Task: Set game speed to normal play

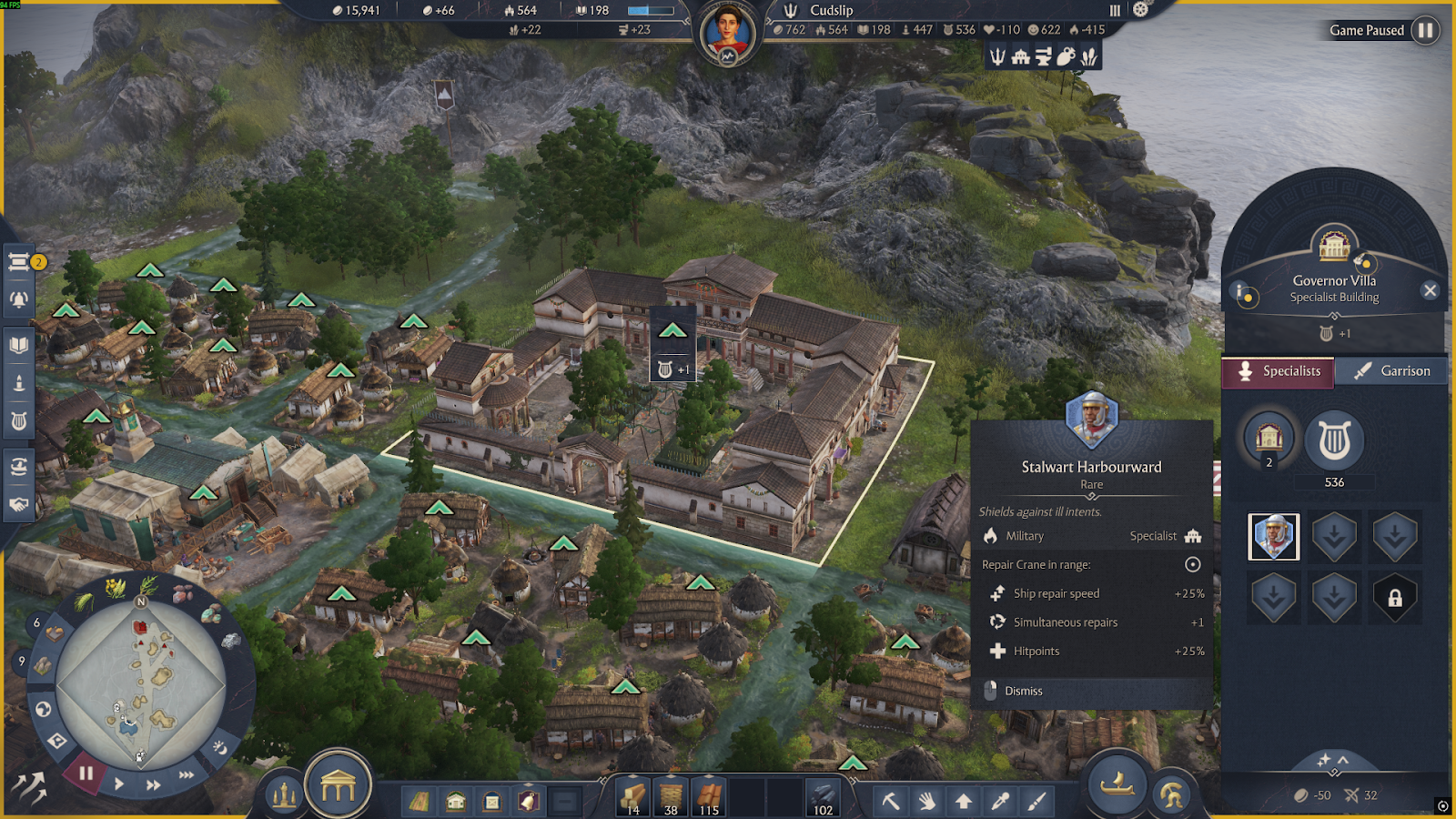Action: [x=119, y=784]
